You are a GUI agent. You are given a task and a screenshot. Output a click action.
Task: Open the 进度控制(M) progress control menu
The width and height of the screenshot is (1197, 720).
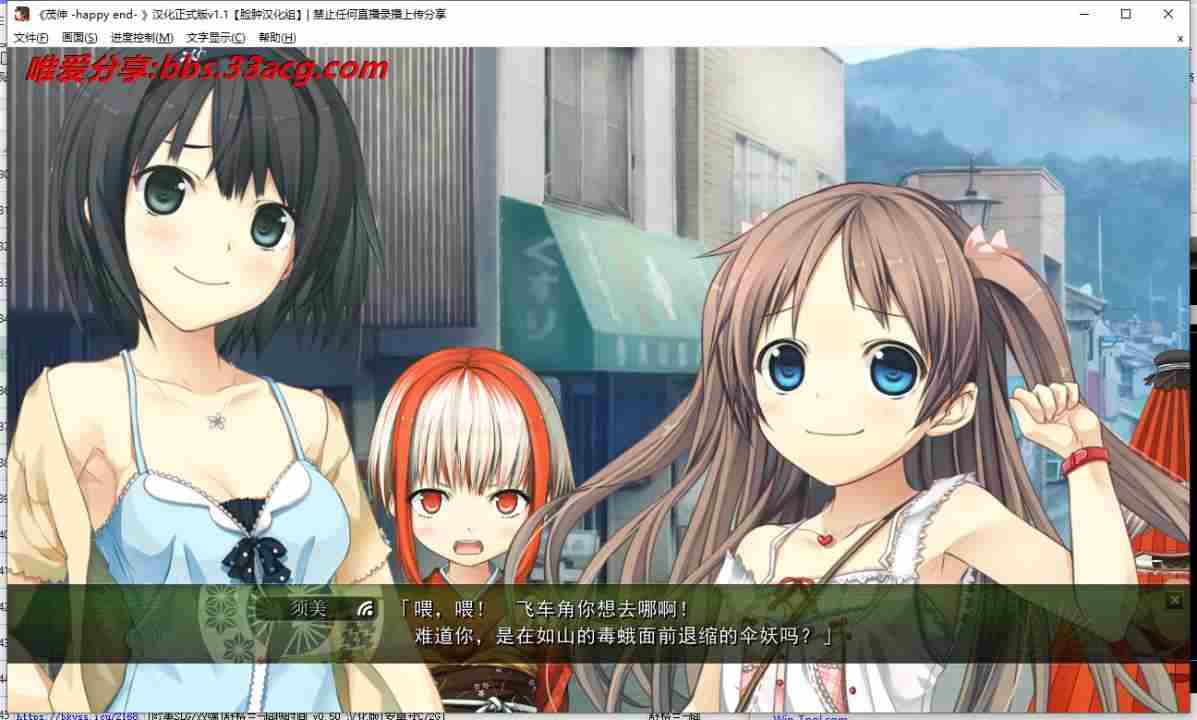pyautogui.click(x=142, y=38)
